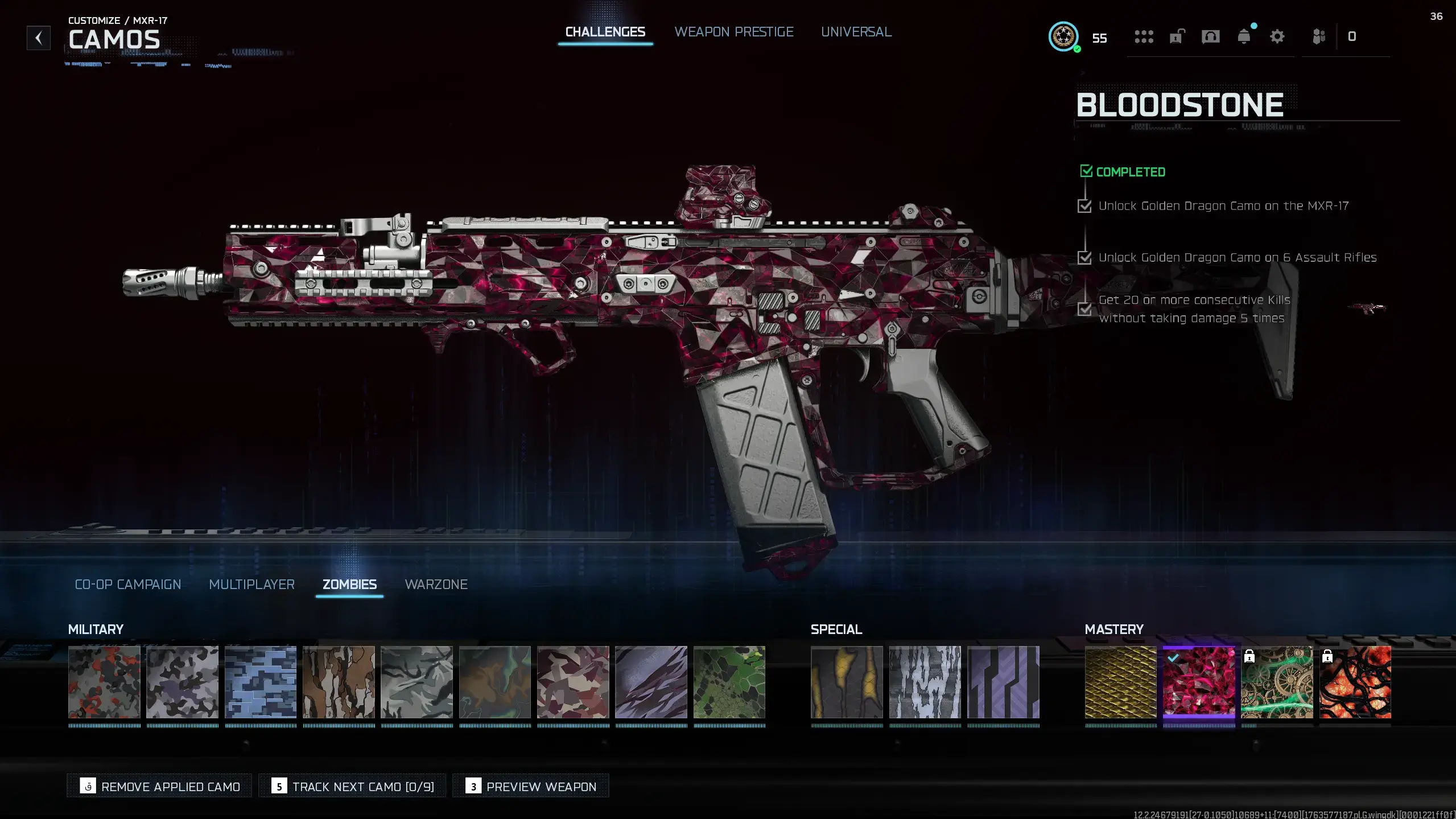Open voice chat headset icon

tap(1210, 37)
